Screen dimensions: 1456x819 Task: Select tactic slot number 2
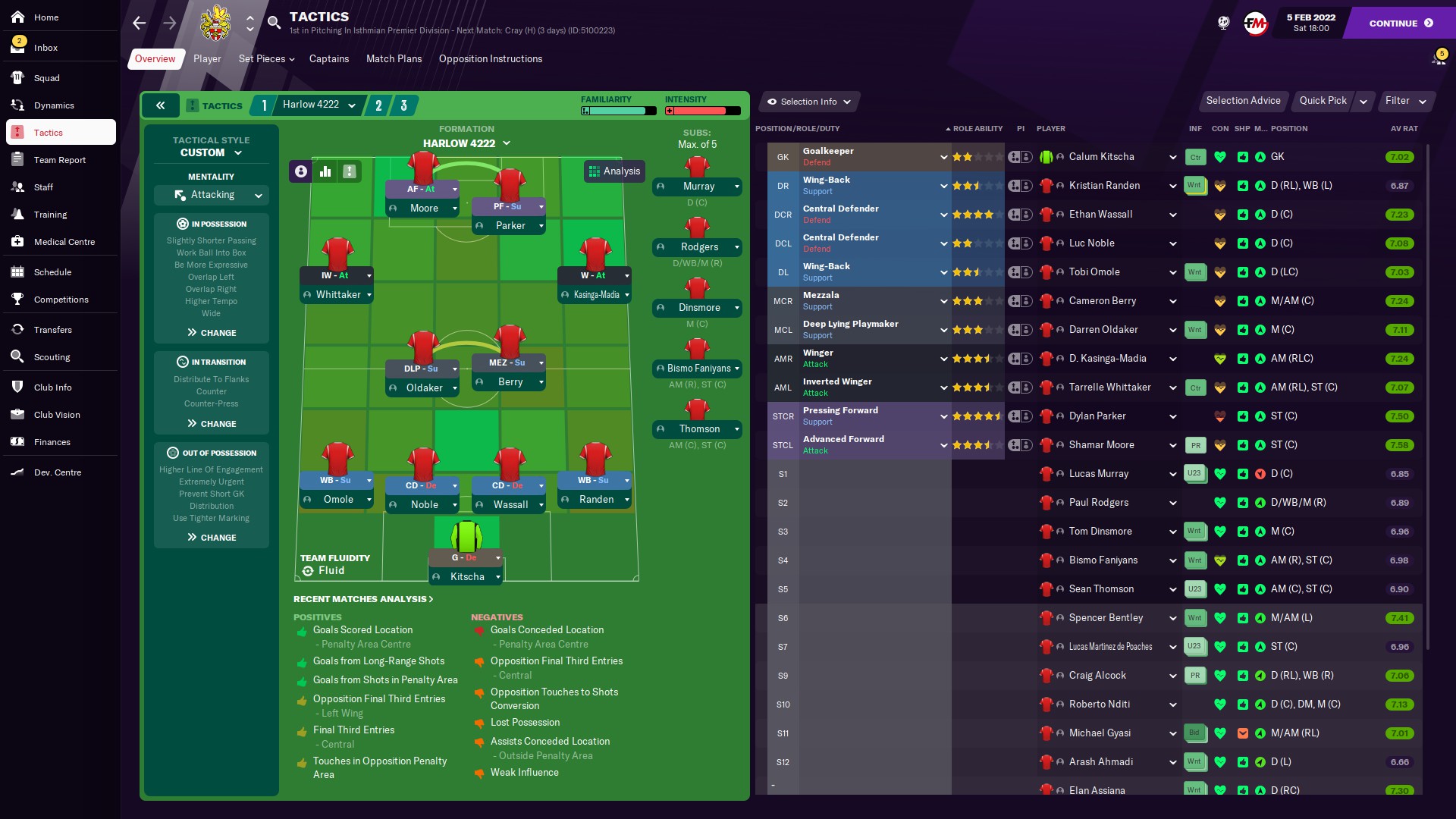point(378,105)
